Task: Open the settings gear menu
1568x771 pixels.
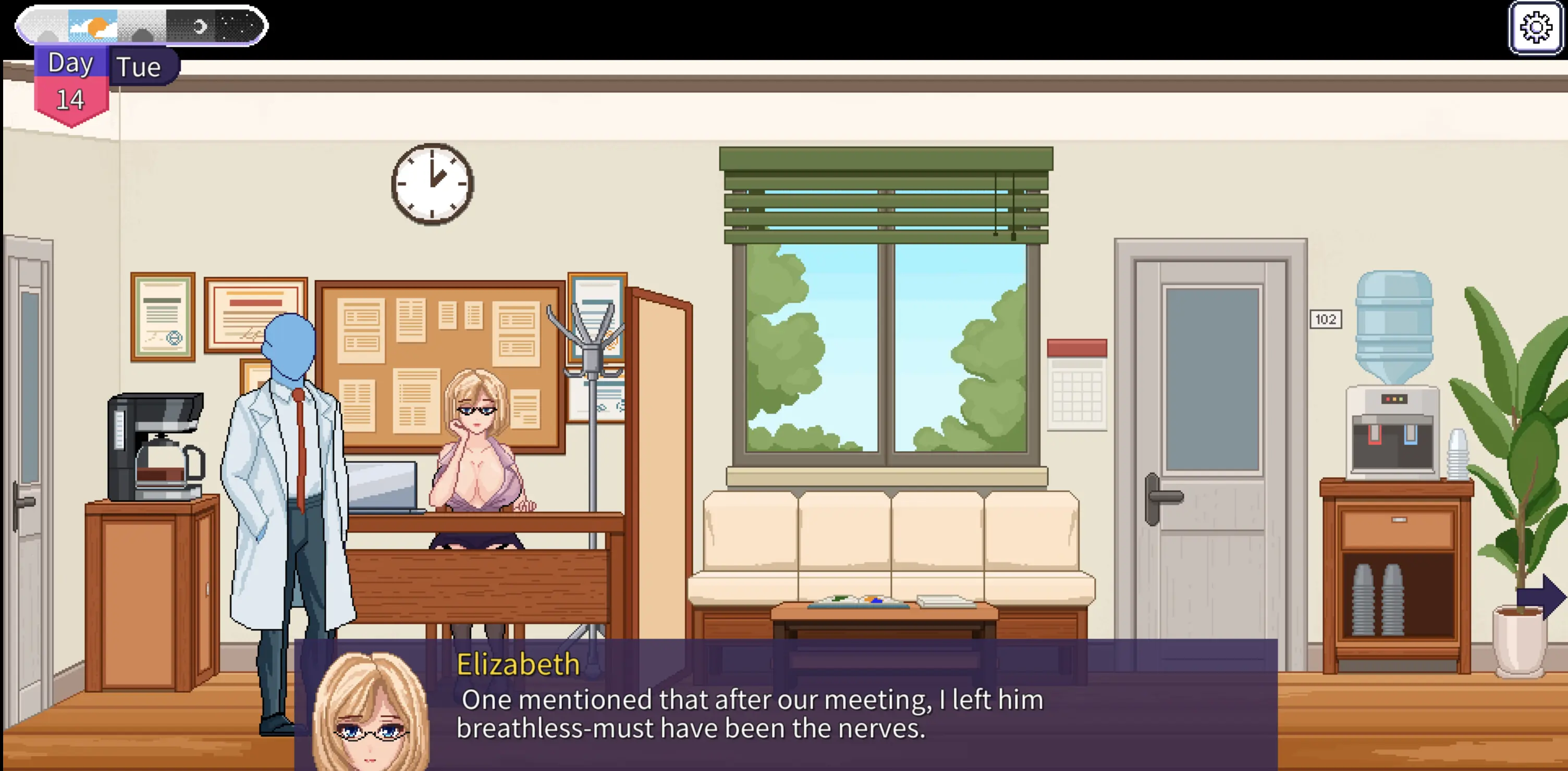Action: [x=1535, y=28]
